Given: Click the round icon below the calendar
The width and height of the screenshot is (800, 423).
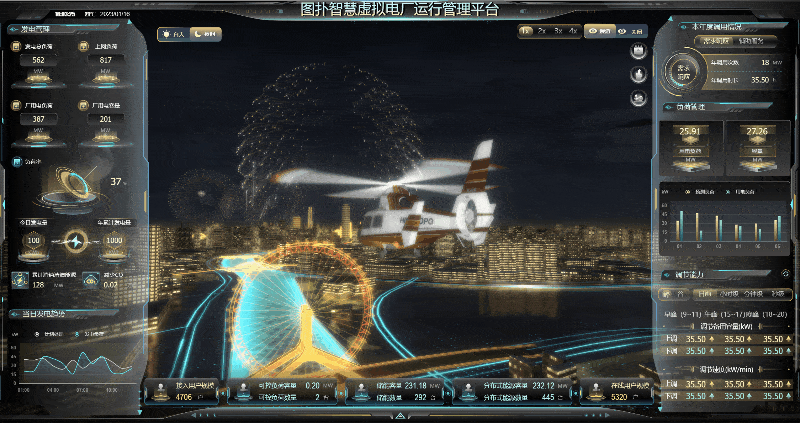Looking at the screenshot, I should coord(637,75).
